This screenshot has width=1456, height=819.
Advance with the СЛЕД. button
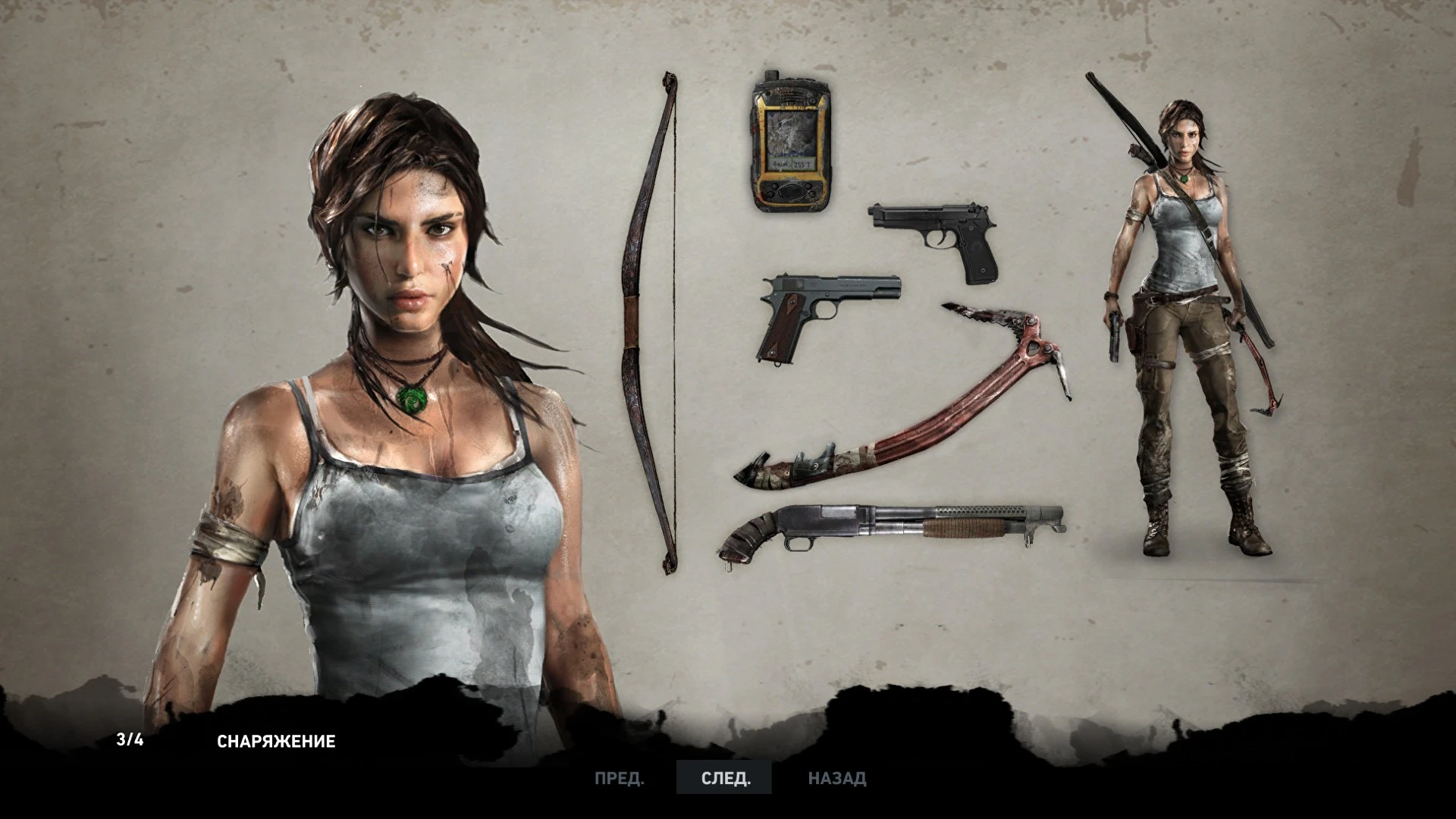(724, 778)
